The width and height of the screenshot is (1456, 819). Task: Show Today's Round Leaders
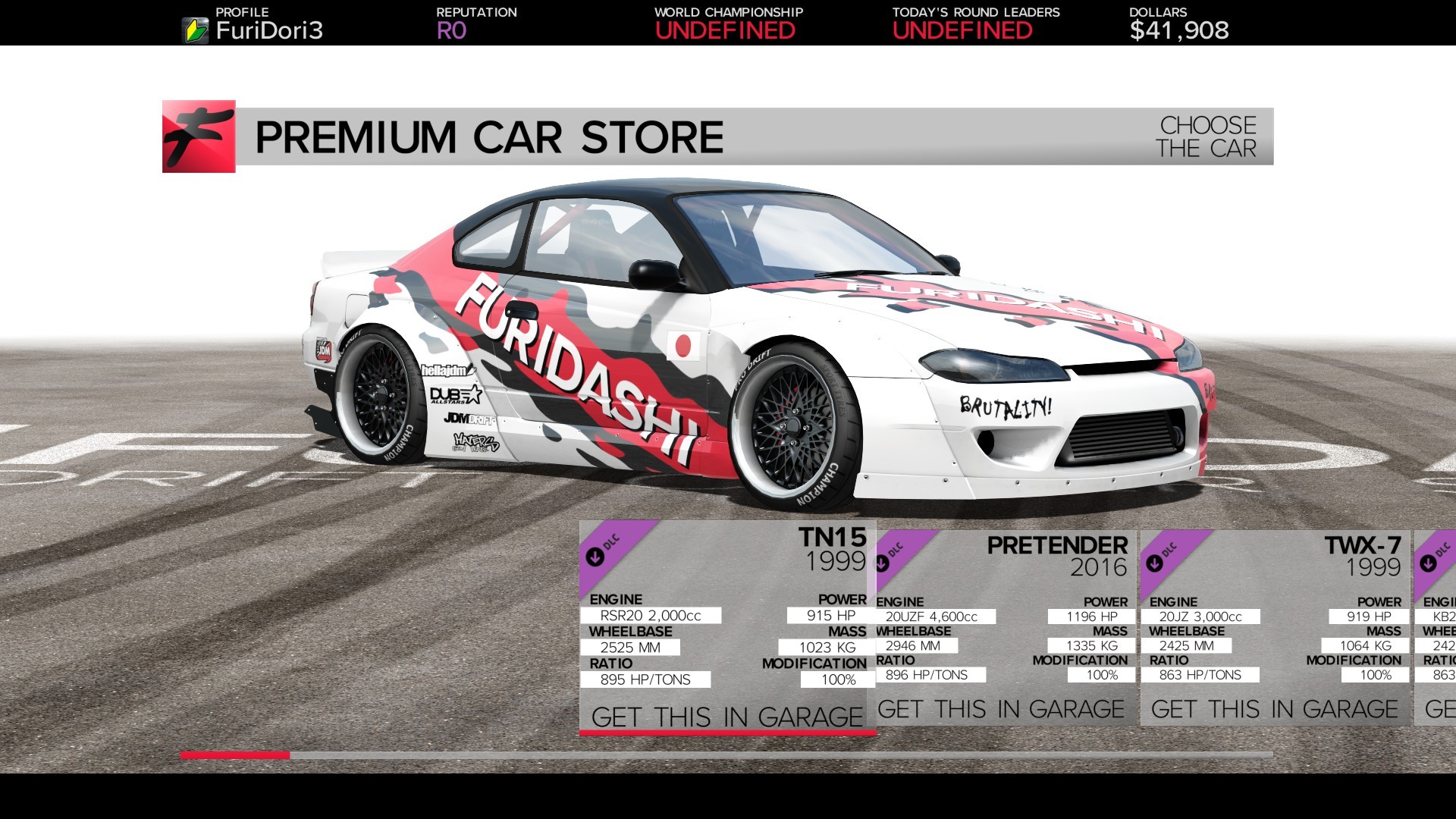975,24
